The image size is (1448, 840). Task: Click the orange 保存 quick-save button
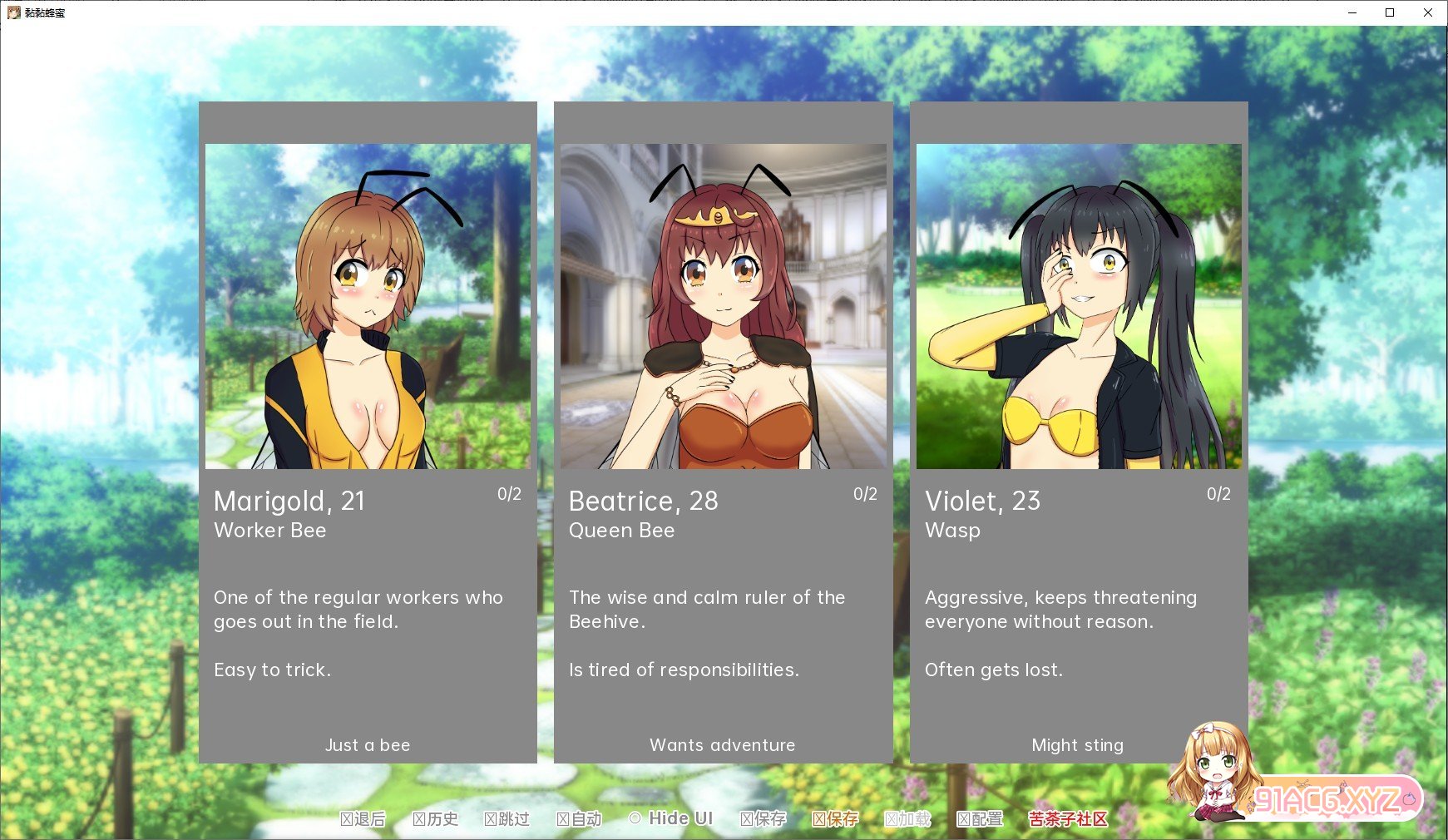(x=835, y=819)
